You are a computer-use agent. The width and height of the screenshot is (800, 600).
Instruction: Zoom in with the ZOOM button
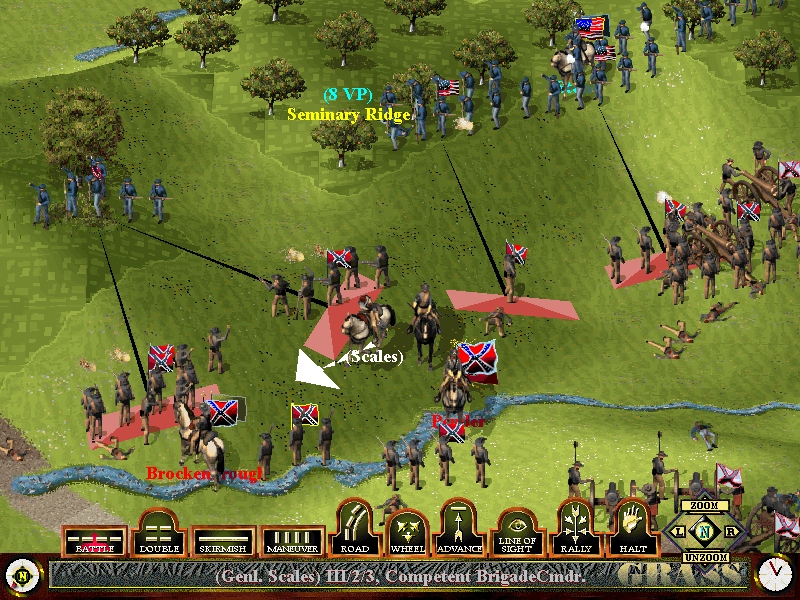pos(704,506)
